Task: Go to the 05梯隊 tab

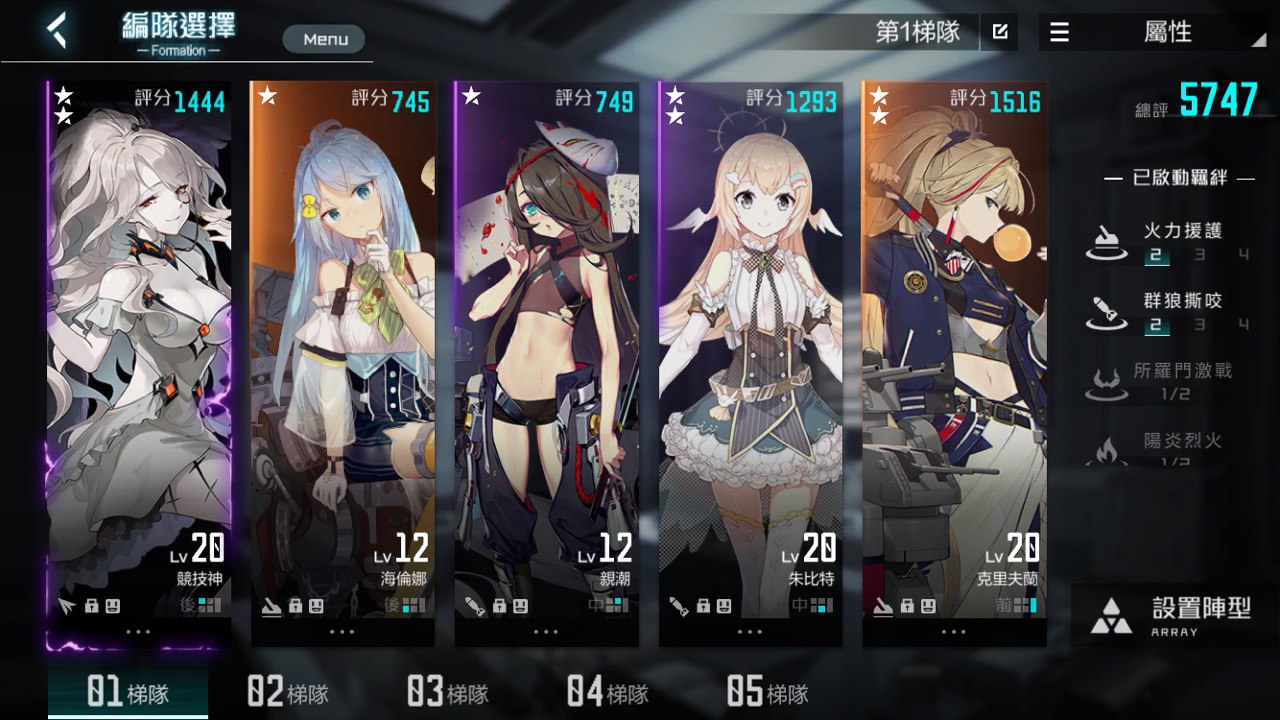Action: tap(767, 692)
